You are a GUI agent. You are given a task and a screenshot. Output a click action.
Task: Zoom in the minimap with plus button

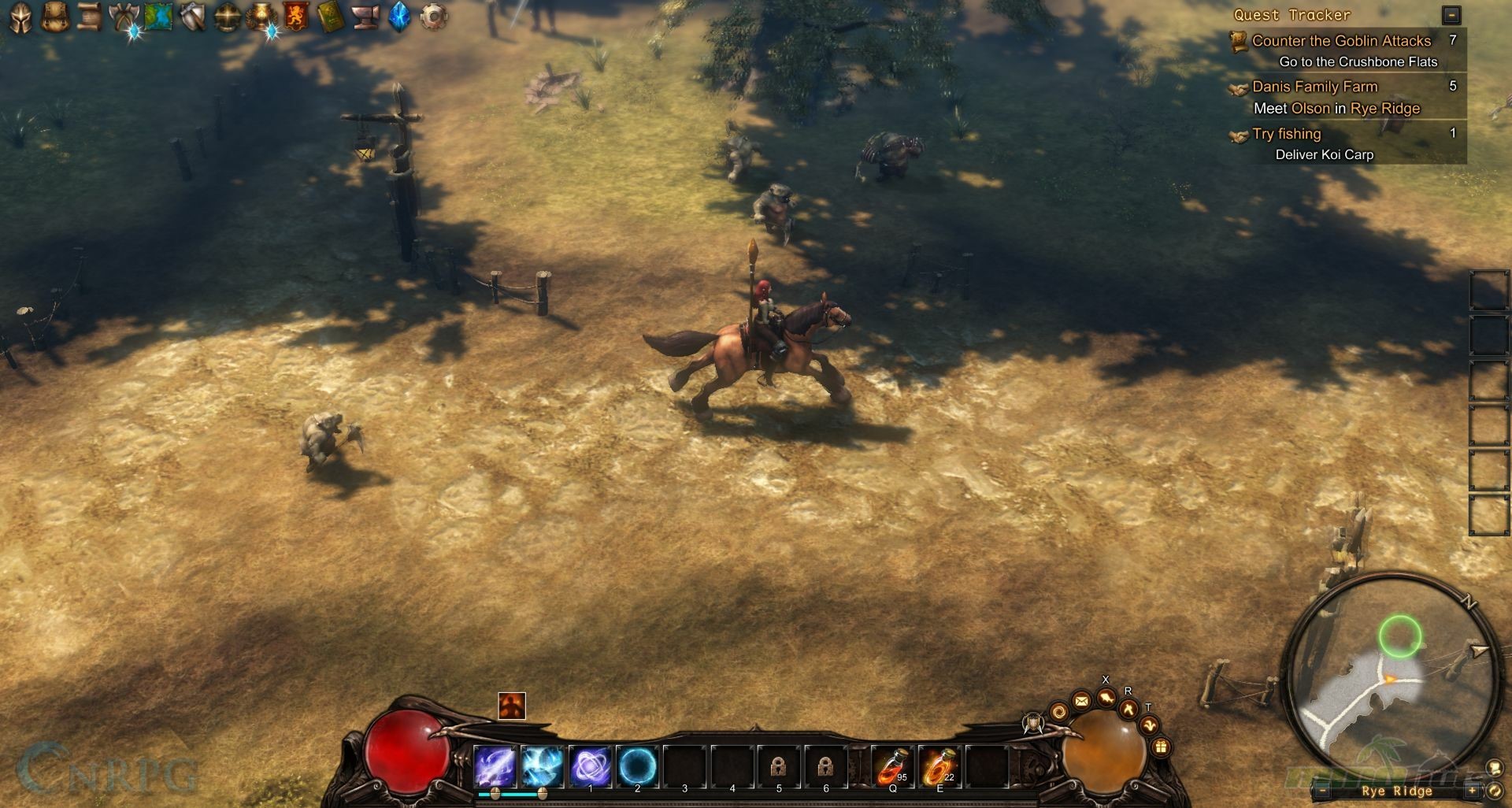1471,791
